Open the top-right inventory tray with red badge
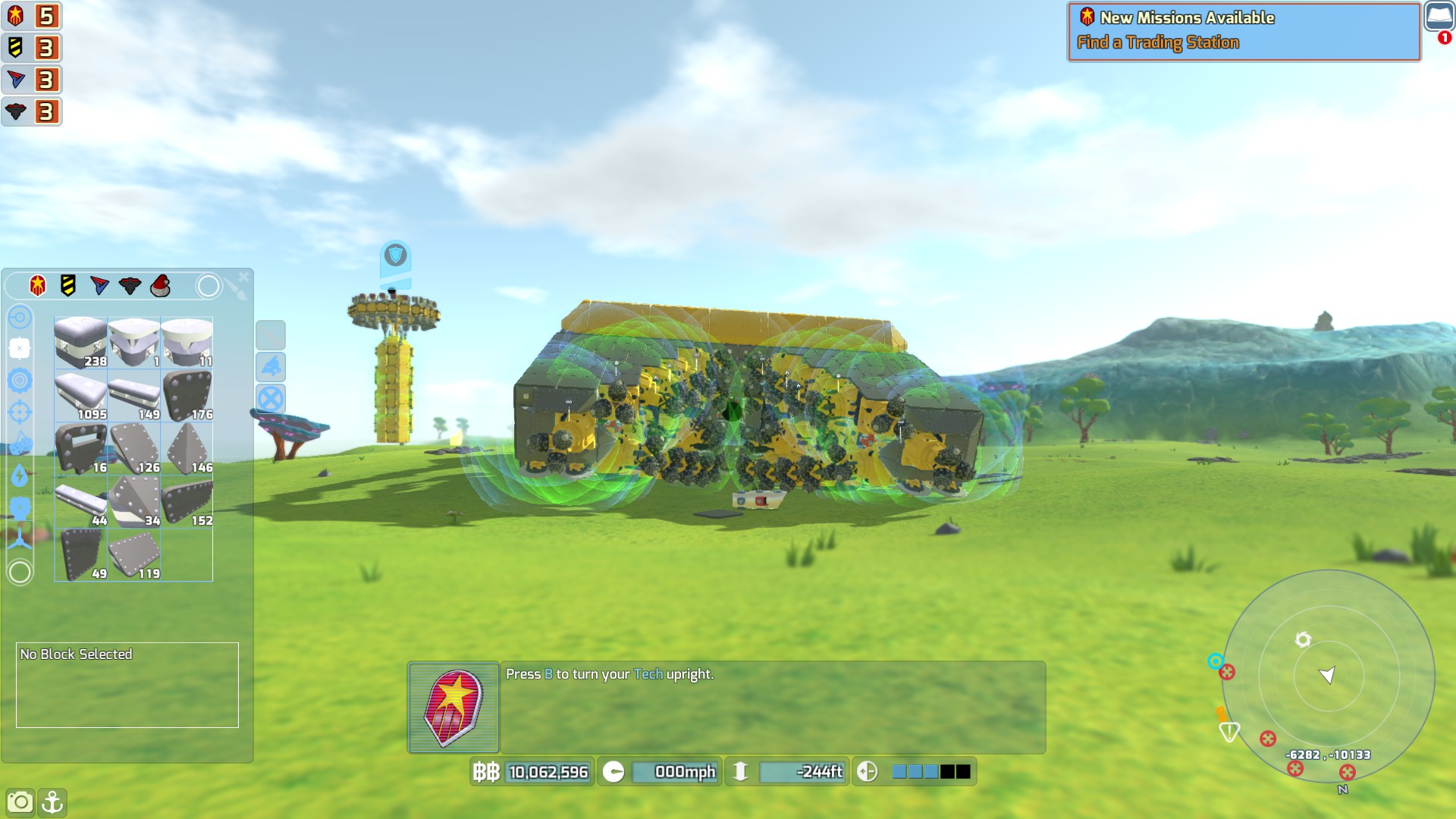The height and width of the screenshot is (819, 1456). click(x=1439, y=15)
